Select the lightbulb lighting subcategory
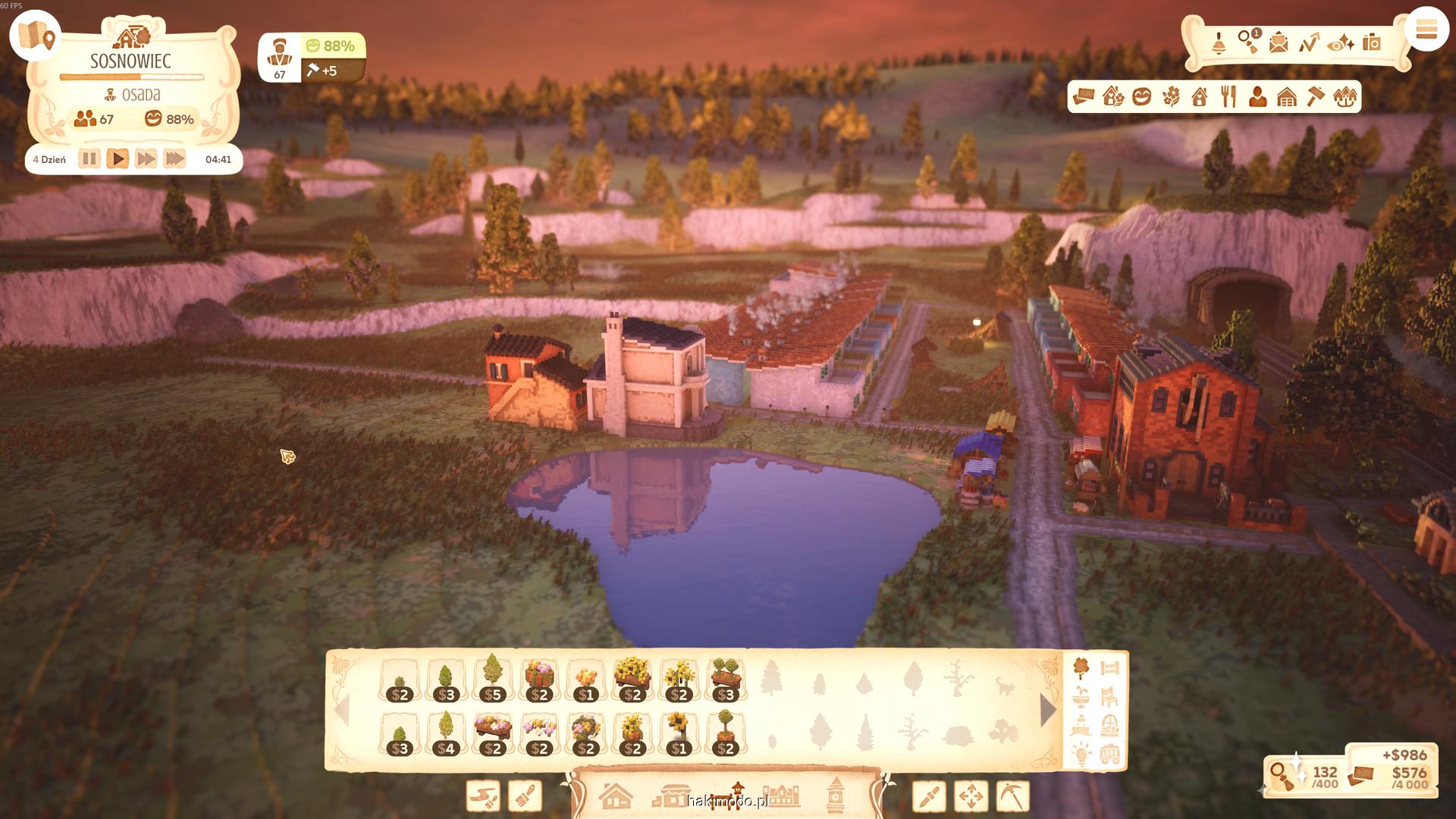Image resolution: width=1456 pixels, height=819 pixels. [1081, 753]
